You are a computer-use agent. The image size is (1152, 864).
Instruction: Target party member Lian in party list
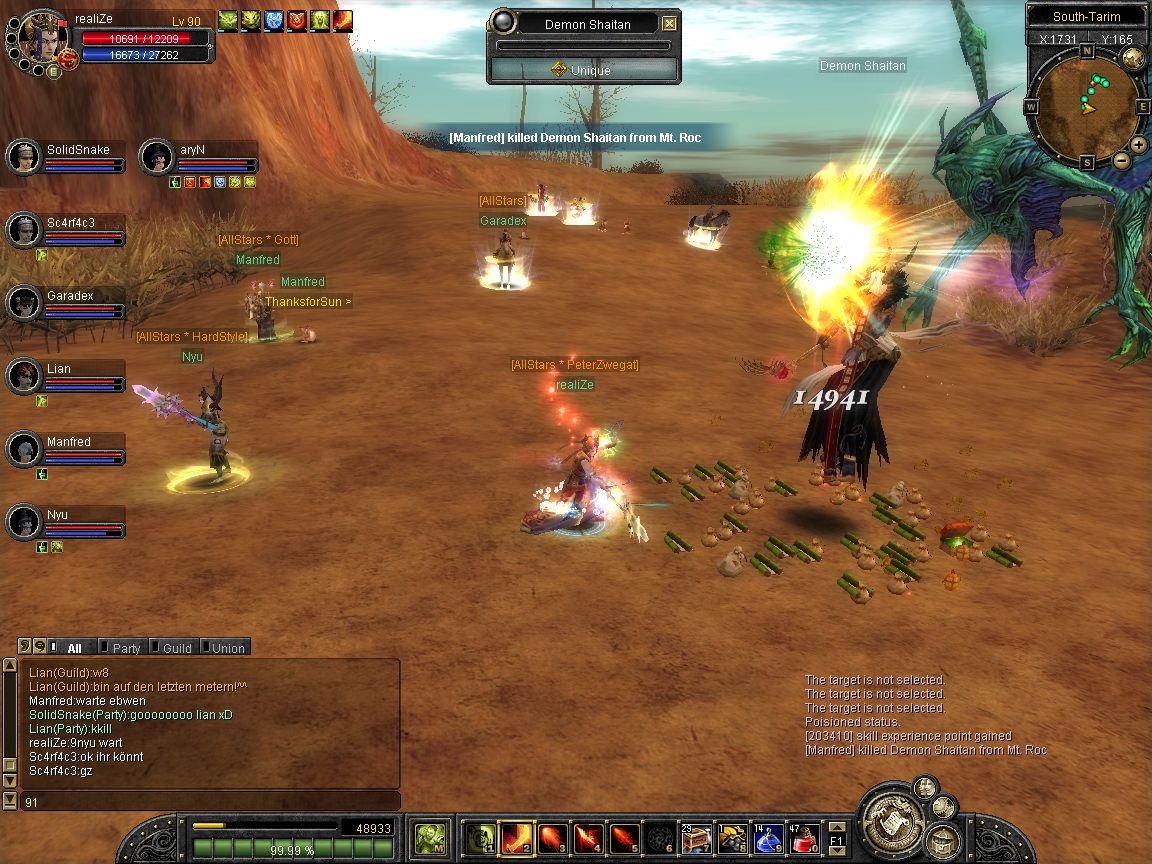tap(66, 376)
